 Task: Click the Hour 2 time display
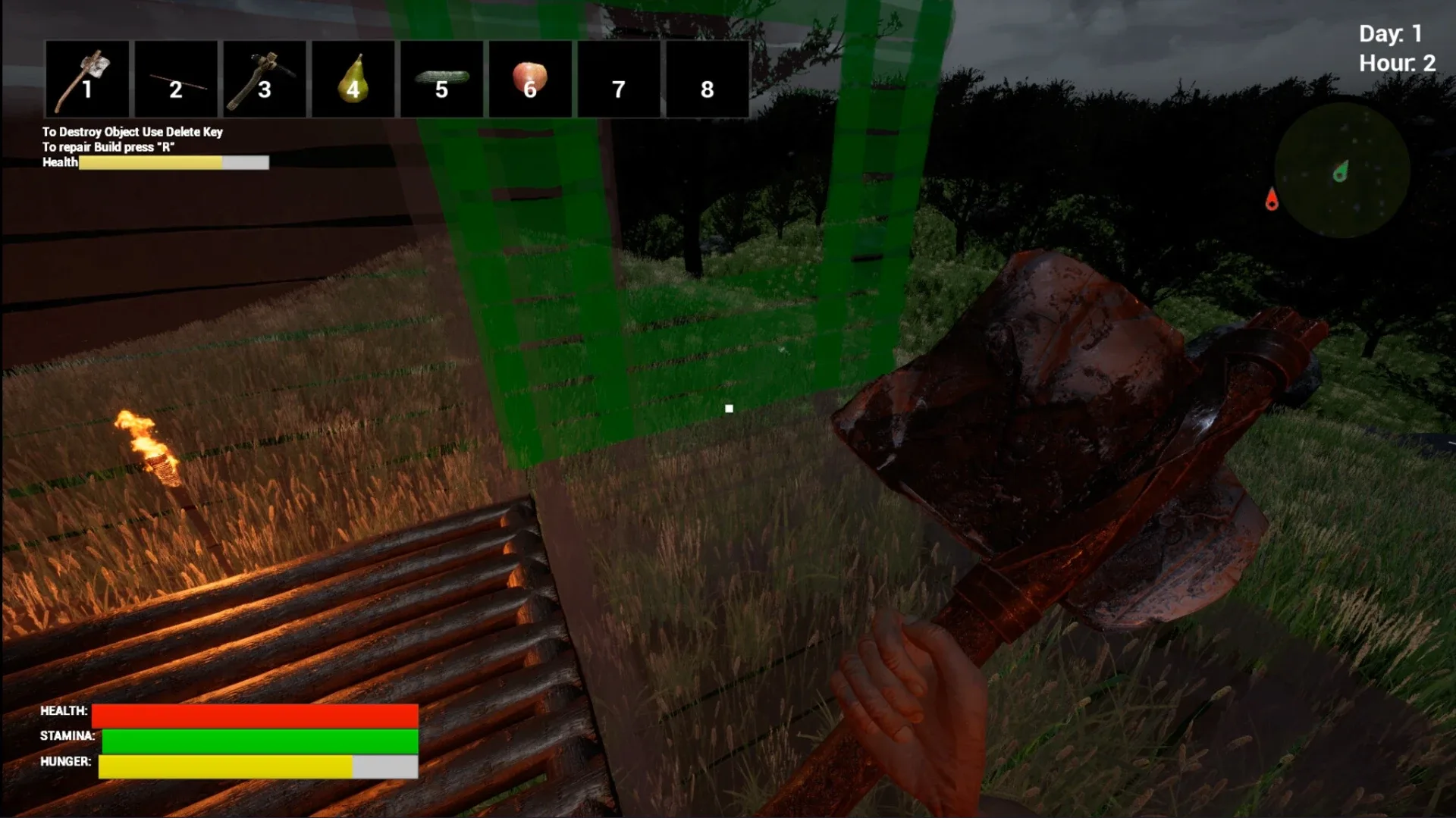click(1396, 63)
